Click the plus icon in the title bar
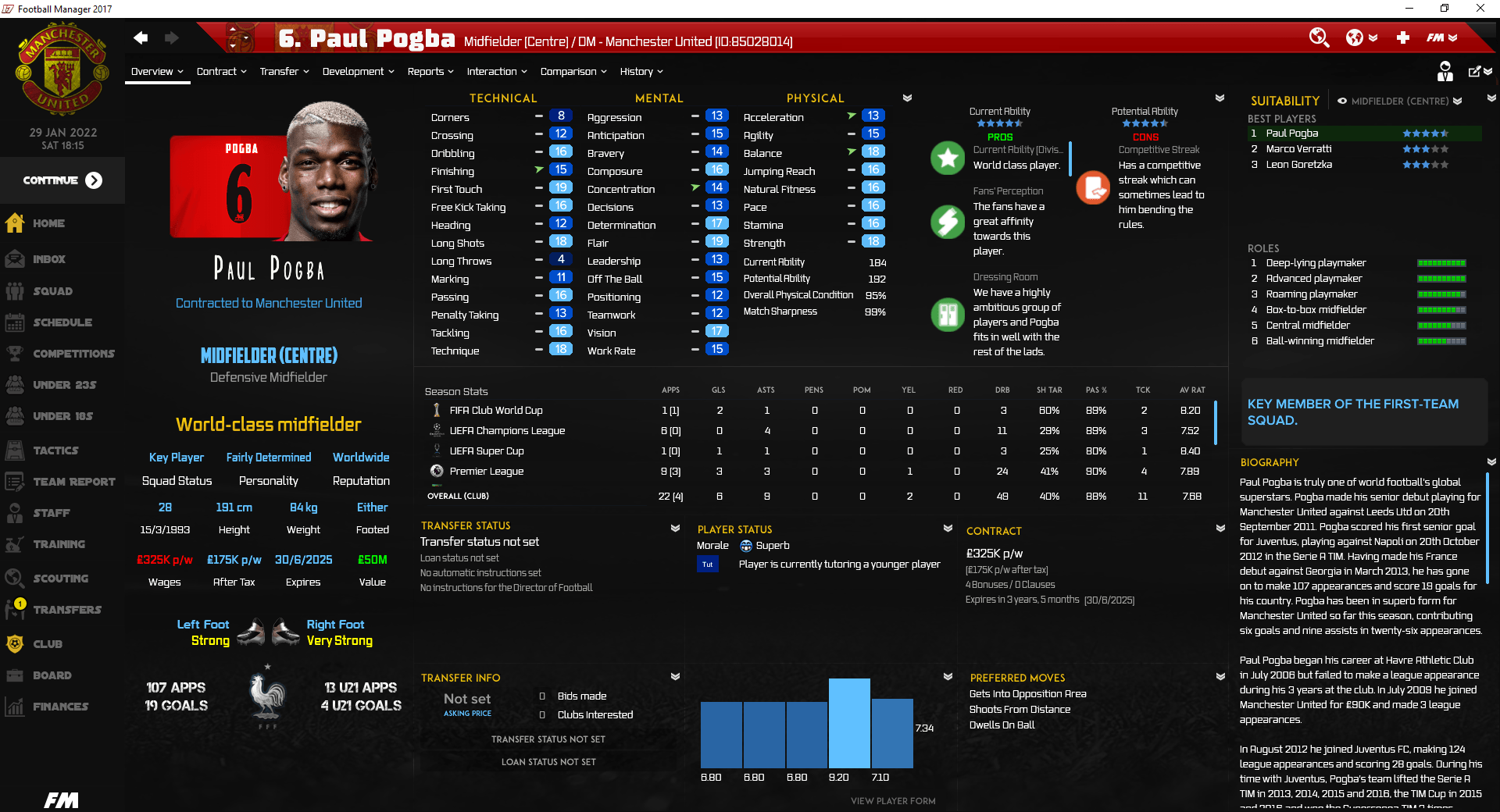The image size is (1500, 812). tap(1404, 37)
